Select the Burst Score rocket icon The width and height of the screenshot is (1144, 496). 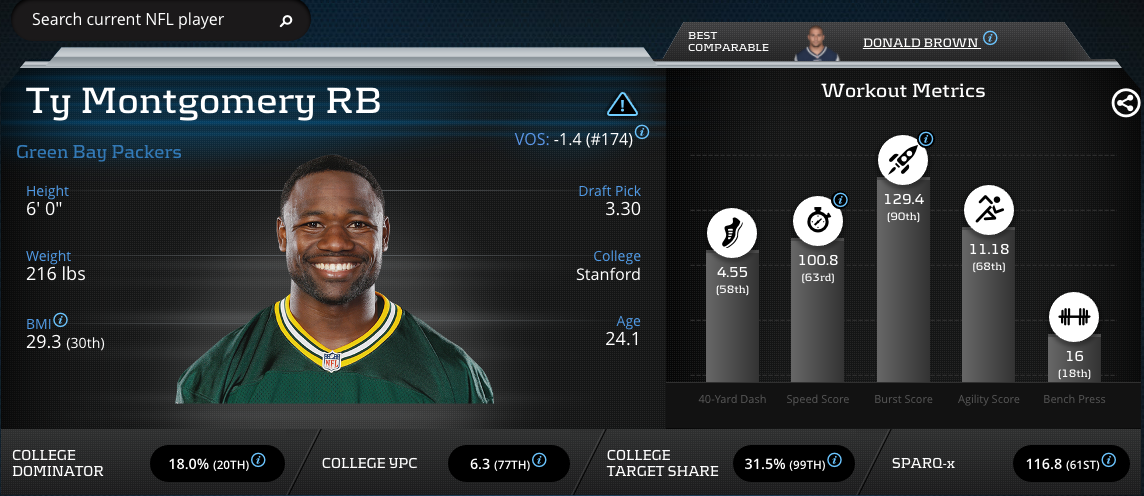pos(903,159)
